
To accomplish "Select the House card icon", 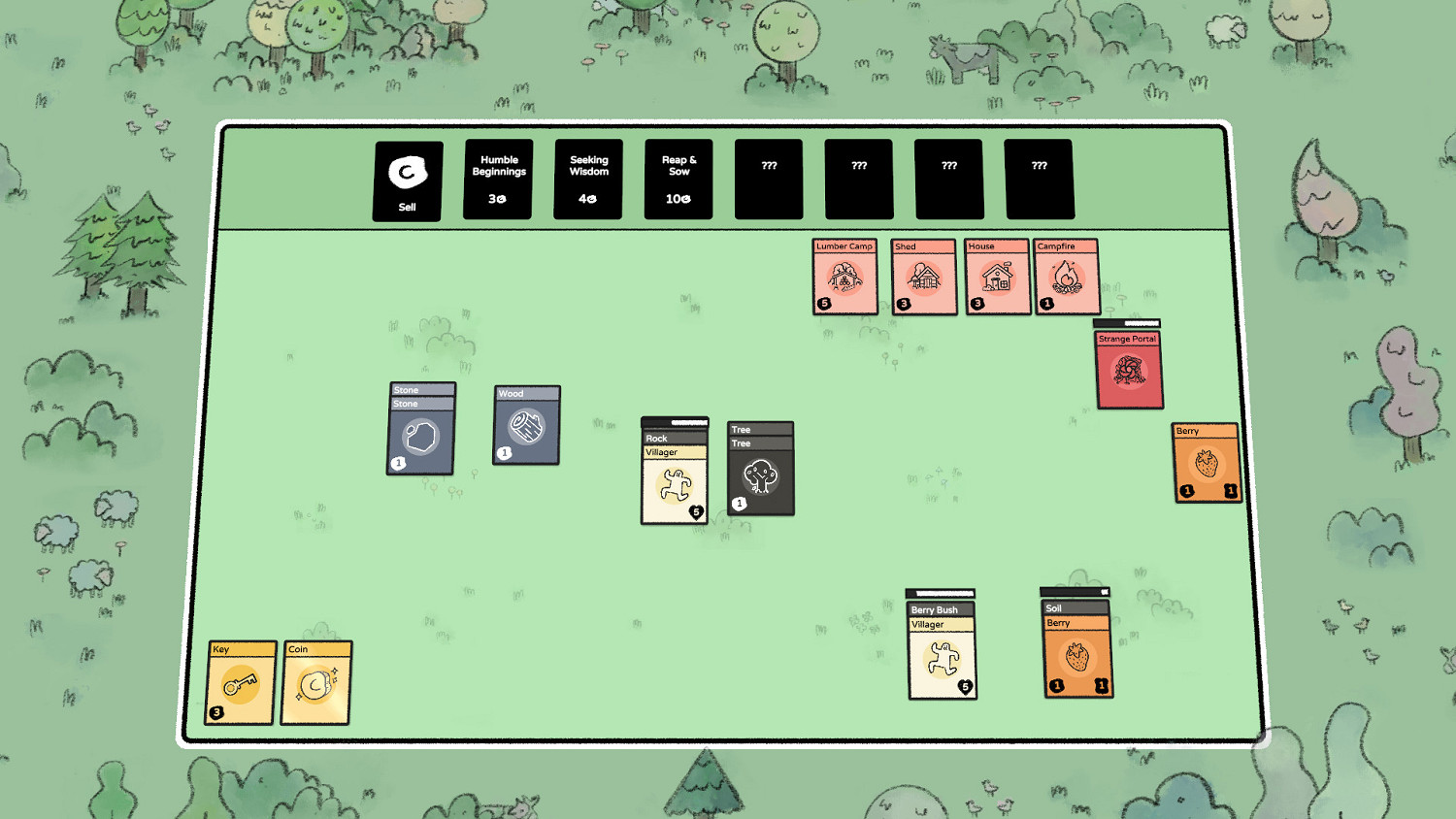I will pyautogui.click(x=997, y=279).
